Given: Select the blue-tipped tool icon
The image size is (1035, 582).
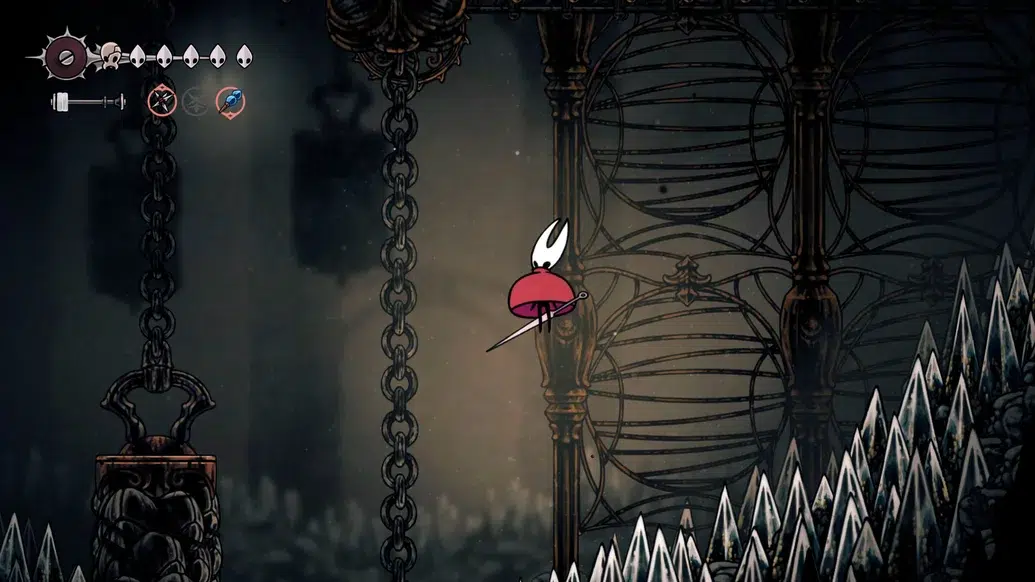Looking at the screenshot, I should 230,100.
